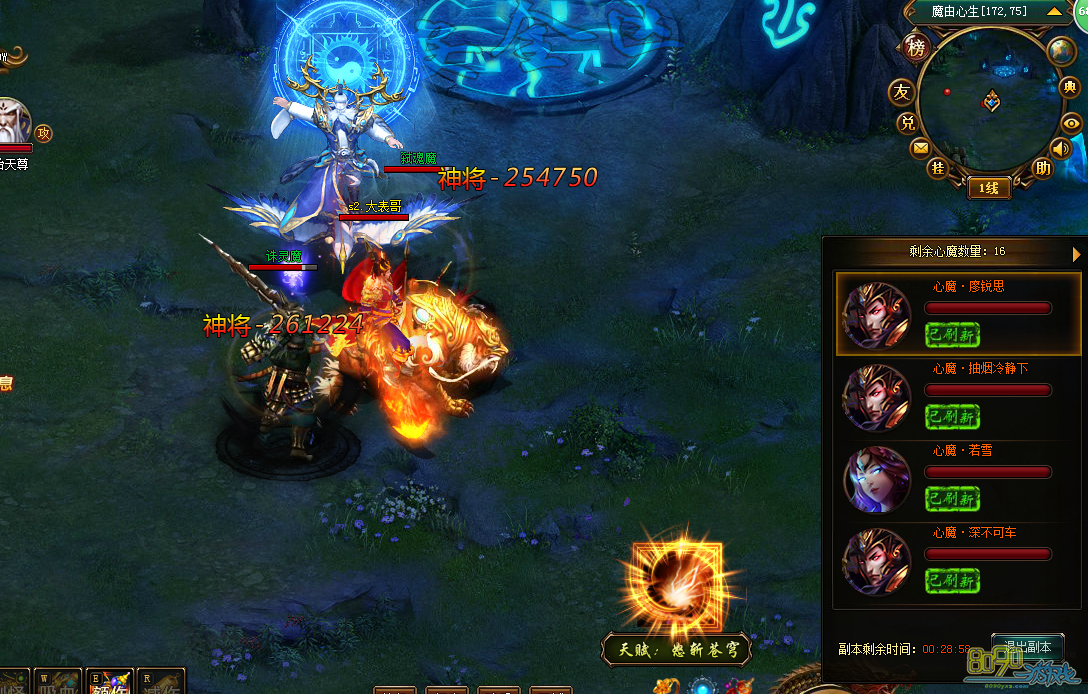The height and width of the screenshot is (694, 1088).
Task: Open the 典 codex button
Action: [x=1069, y=88]
